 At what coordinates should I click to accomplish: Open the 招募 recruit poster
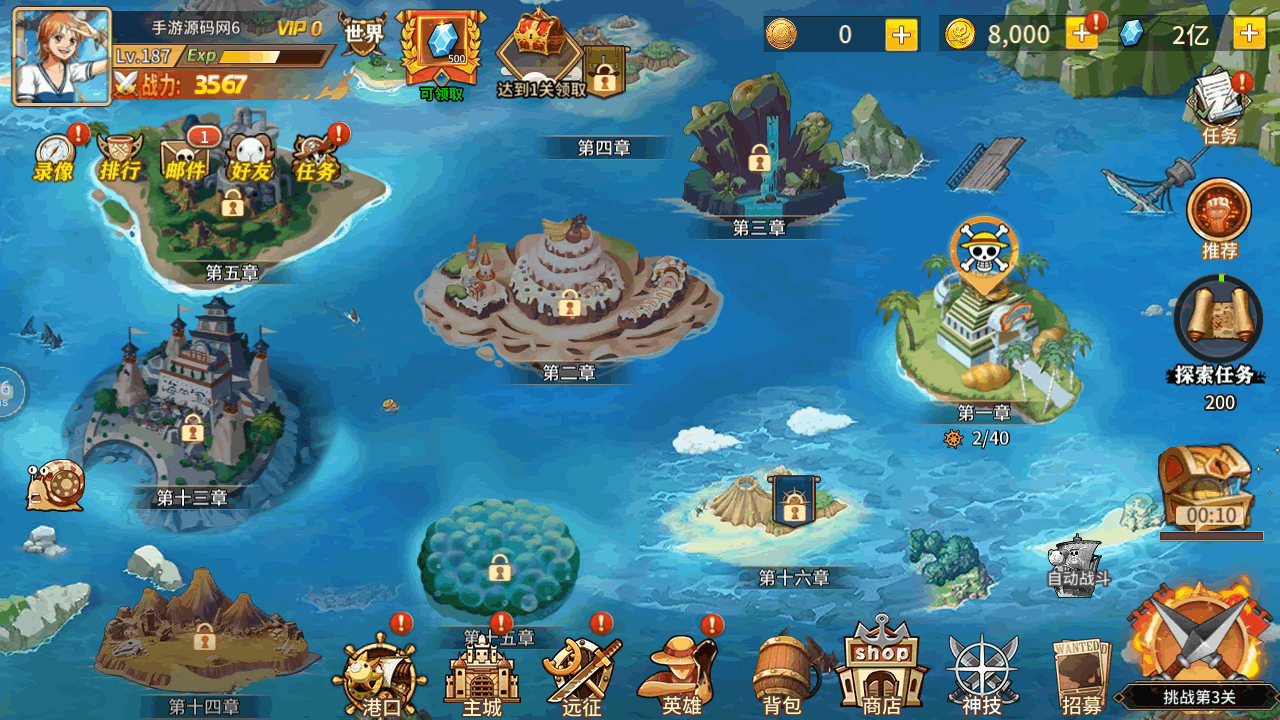[1082, 675]
